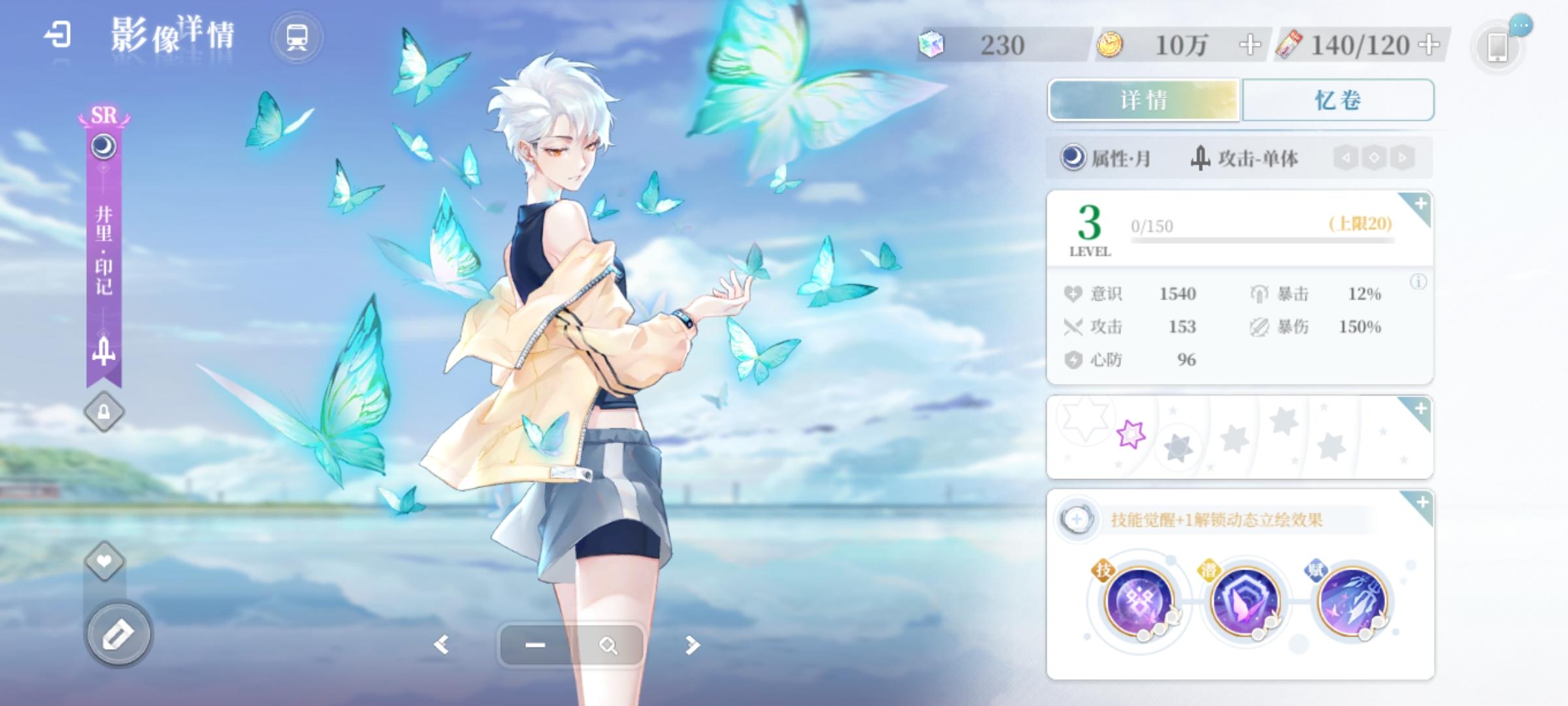
Task: Select the 潜 potential skill icon
Action: point(1245,601)
